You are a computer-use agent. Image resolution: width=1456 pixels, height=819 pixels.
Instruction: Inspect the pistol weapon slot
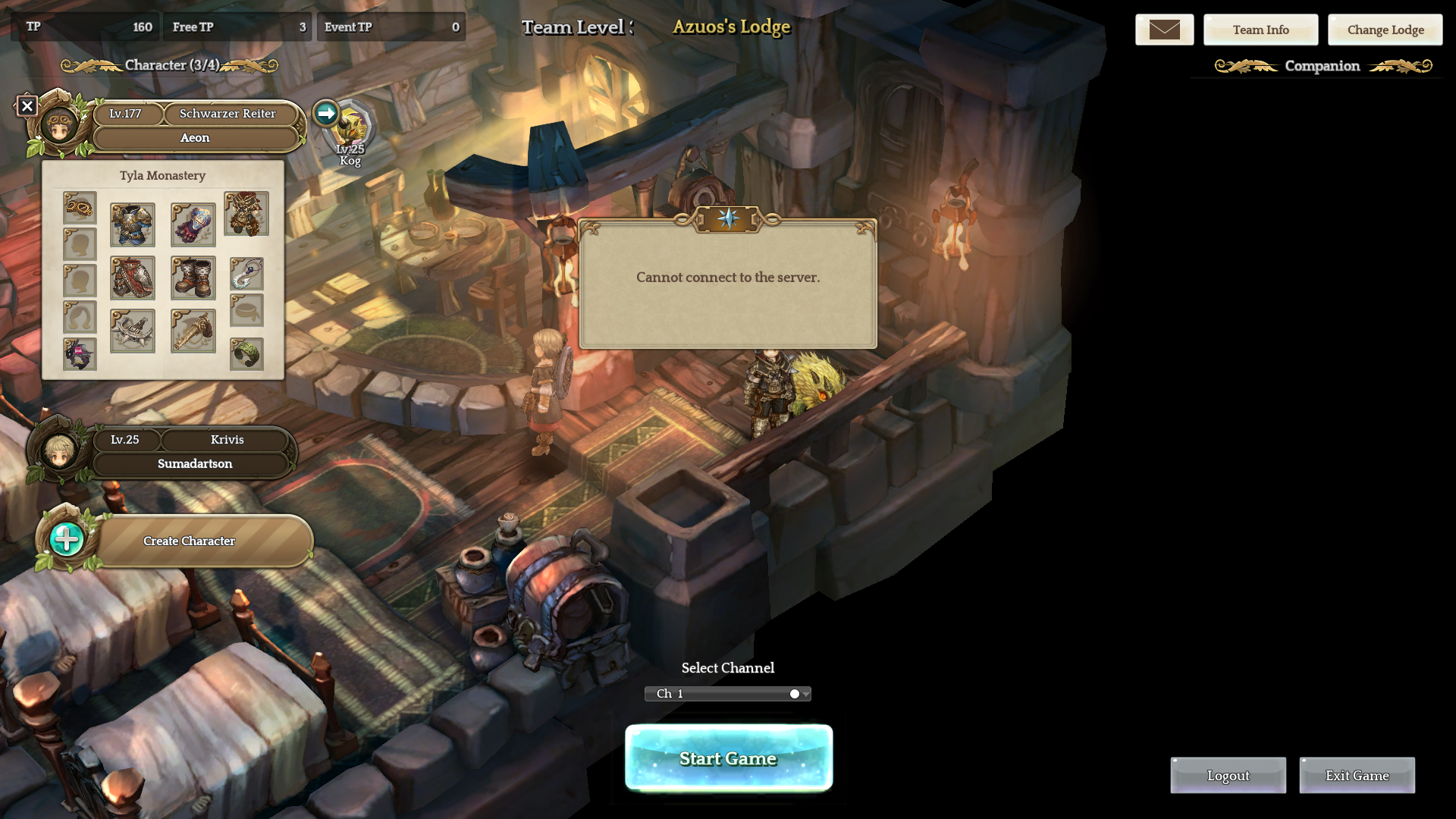pyautogui.click(x=193, y=331)
